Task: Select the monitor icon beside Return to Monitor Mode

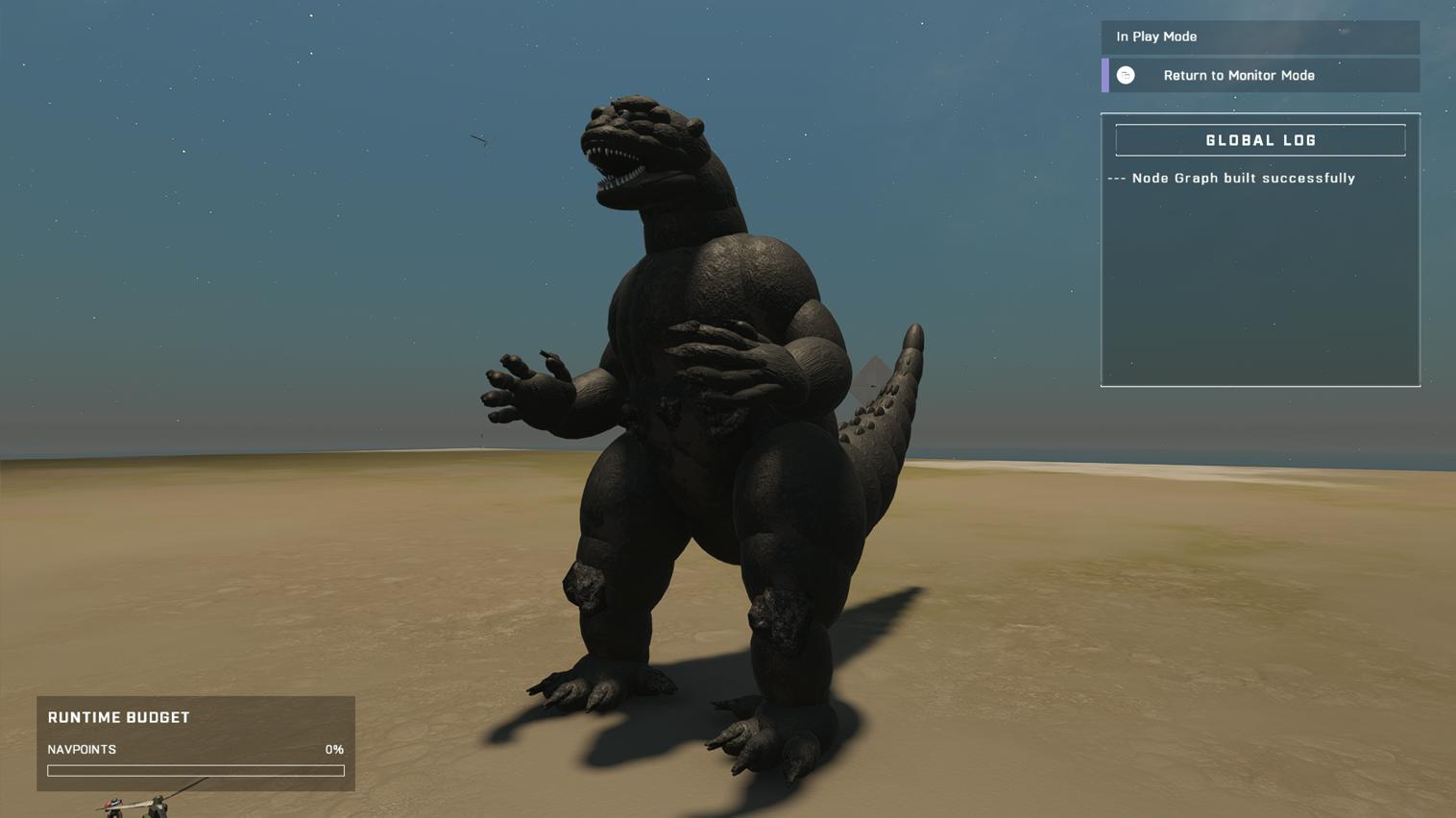Action: pos(1124,74)
